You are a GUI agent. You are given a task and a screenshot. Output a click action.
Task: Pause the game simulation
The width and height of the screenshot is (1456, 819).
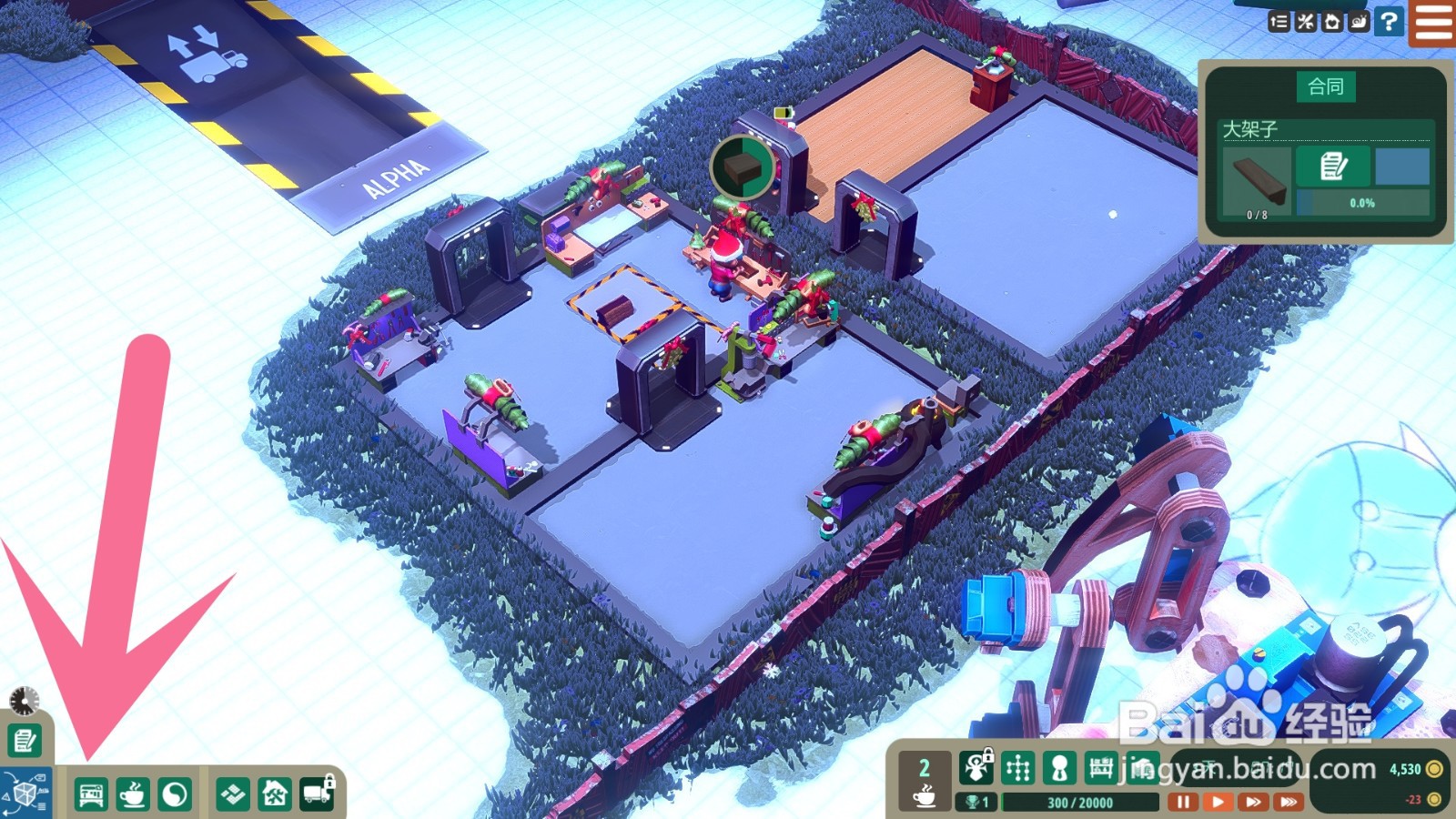(x=1183, y=802)
